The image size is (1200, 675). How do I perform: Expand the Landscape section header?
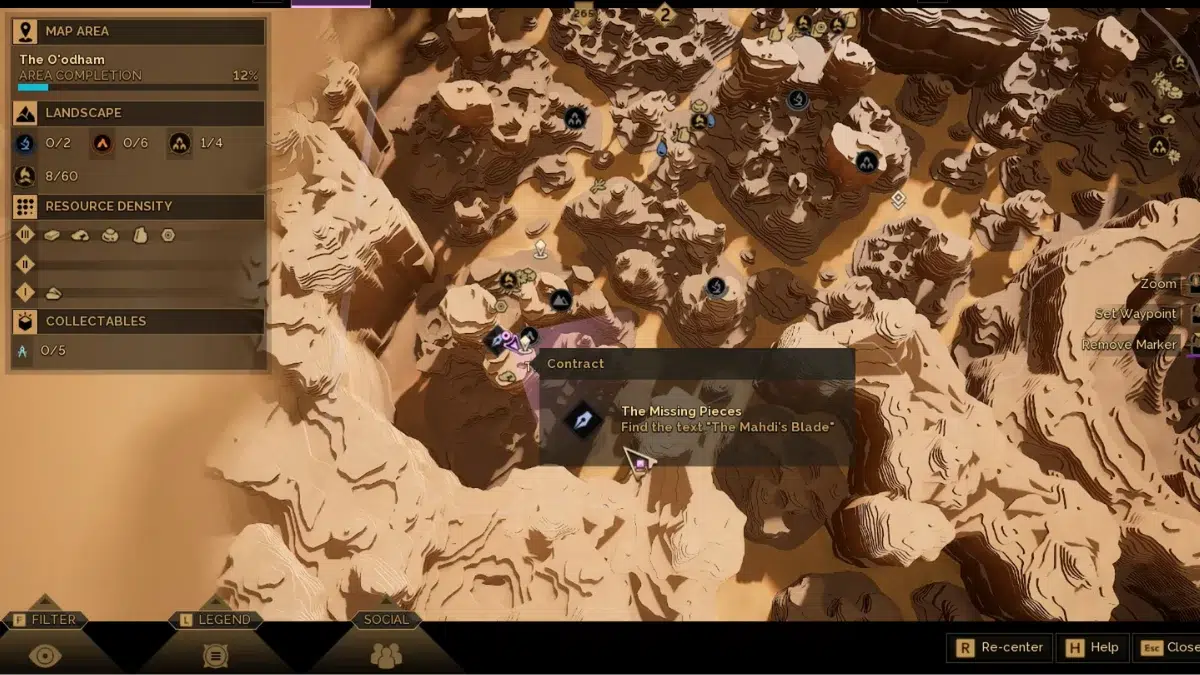tap(138, 113)
